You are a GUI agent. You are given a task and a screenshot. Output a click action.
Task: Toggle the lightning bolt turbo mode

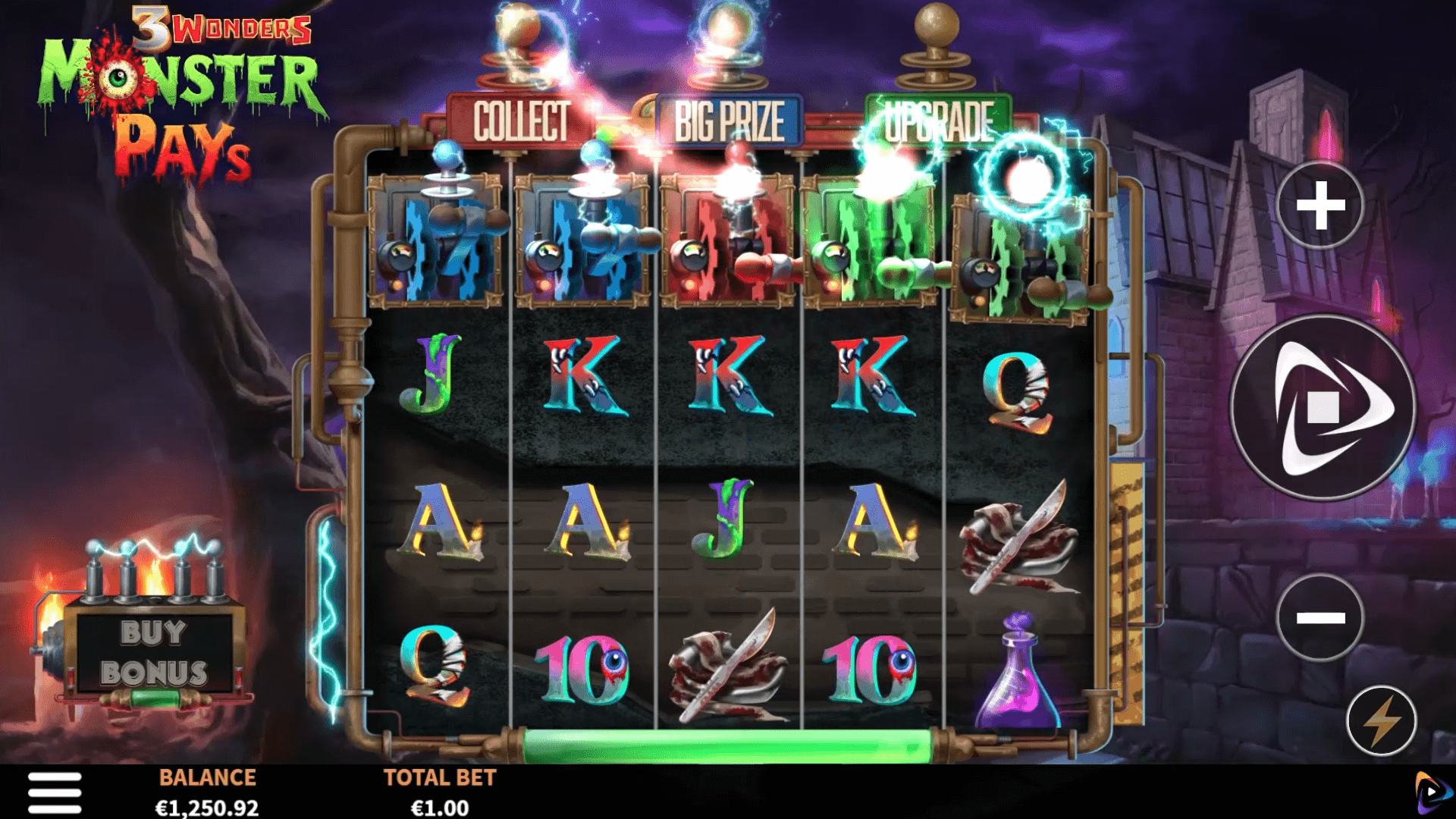[1381, 720]
